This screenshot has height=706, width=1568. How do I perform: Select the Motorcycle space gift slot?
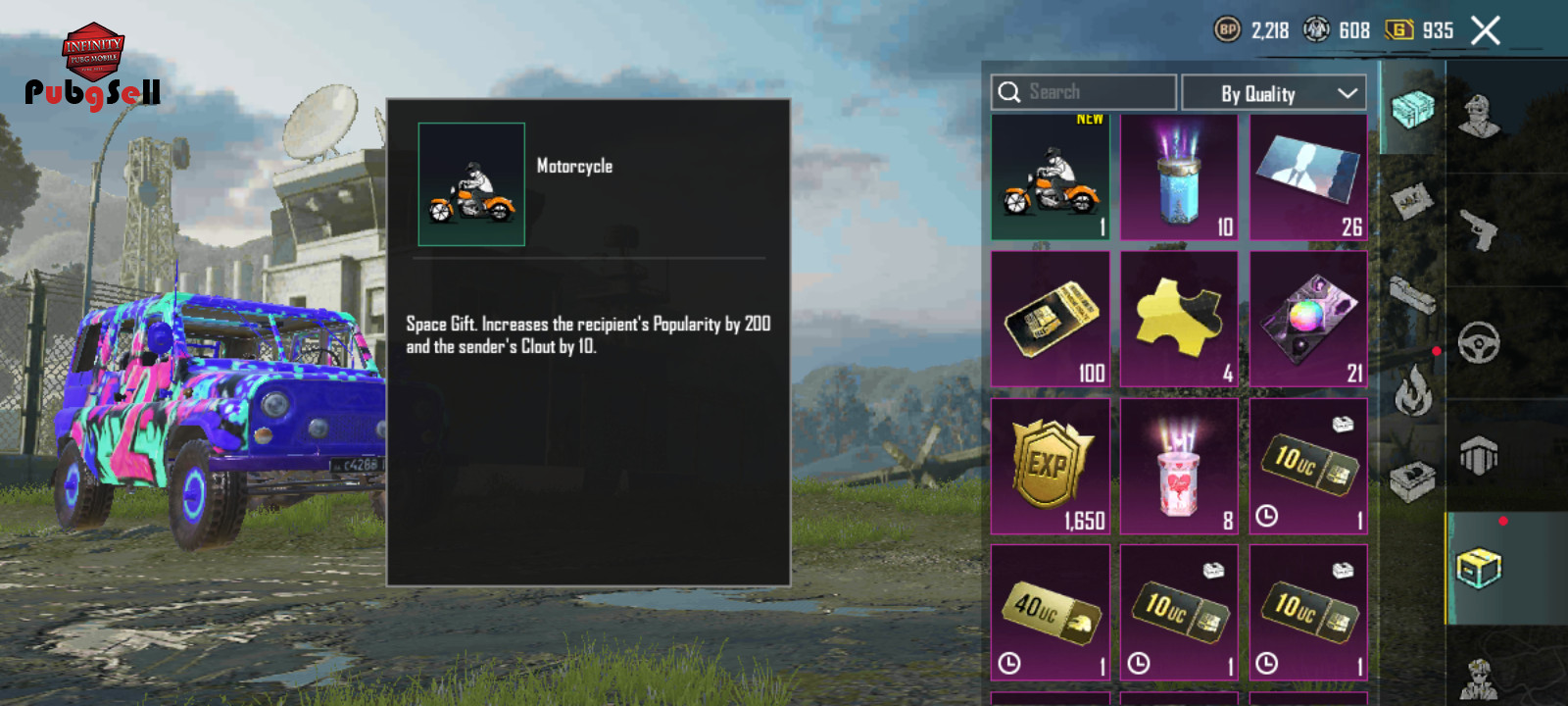1051,177
